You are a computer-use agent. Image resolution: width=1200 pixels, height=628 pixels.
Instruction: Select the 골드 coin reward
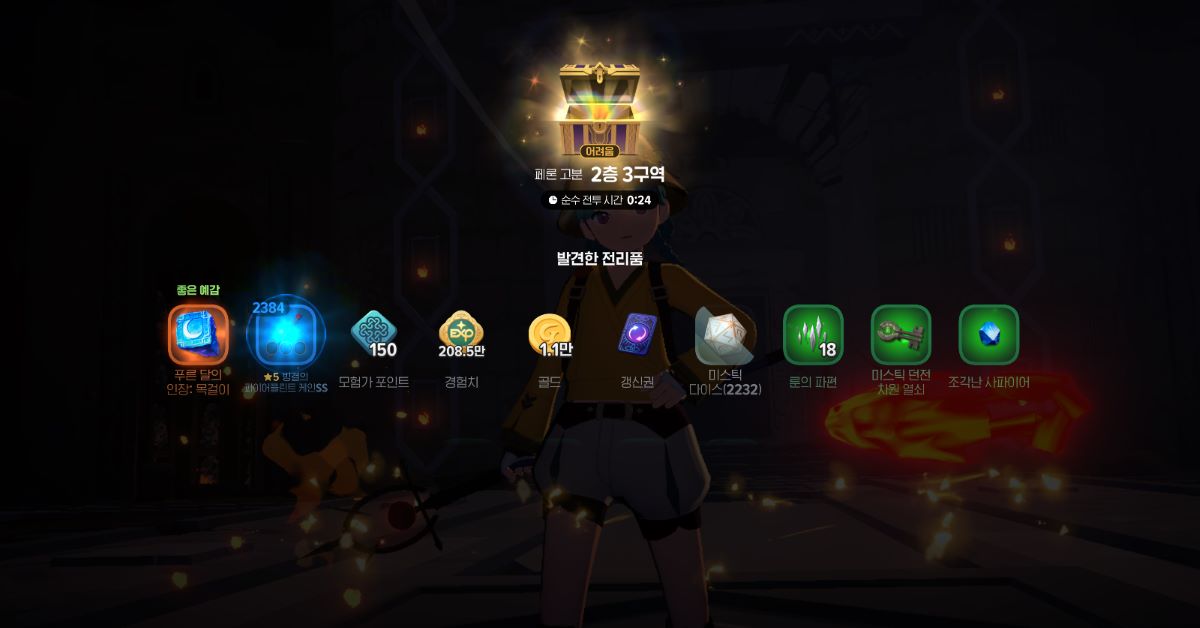click(550, 334)
